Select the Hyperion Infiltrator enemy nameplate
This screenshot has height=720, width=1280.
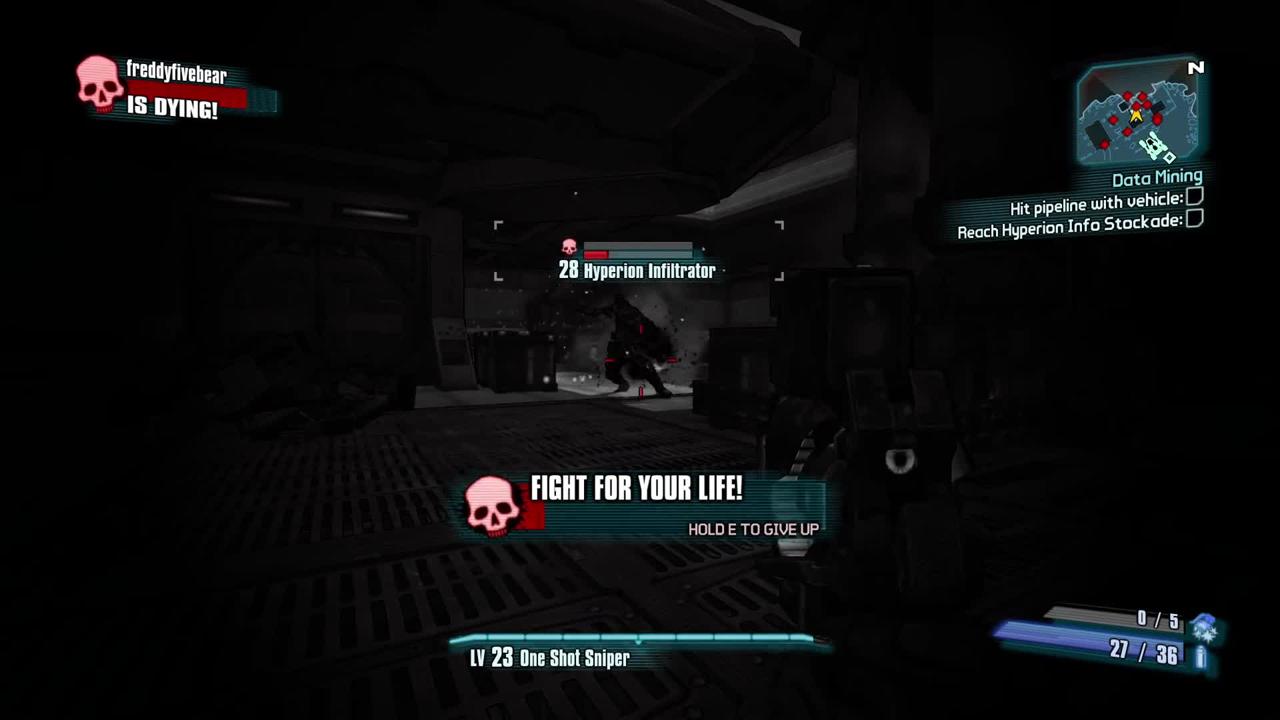click(x=637, y=270)
